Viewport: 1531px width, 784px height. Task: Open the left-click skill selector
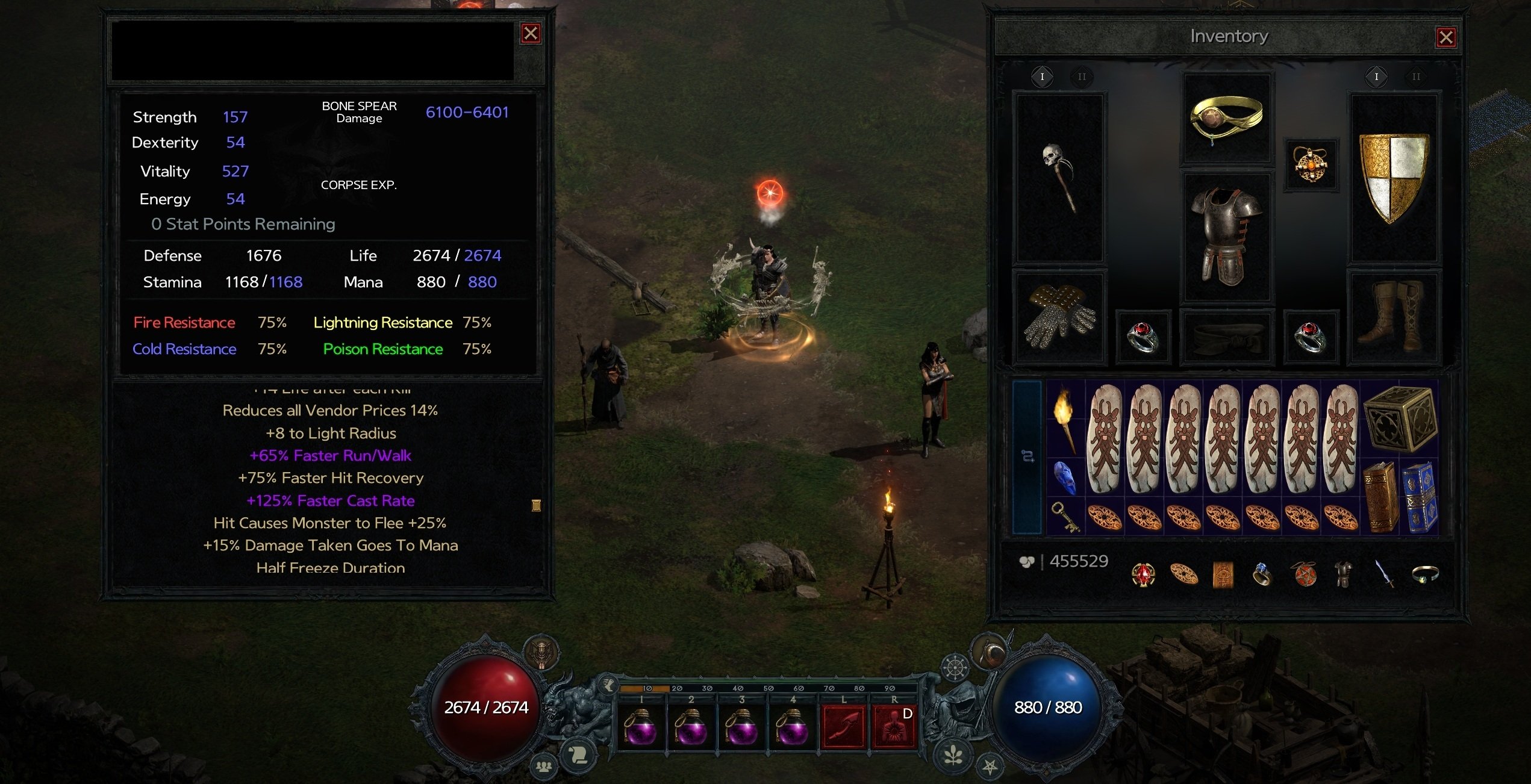point(843,727)
